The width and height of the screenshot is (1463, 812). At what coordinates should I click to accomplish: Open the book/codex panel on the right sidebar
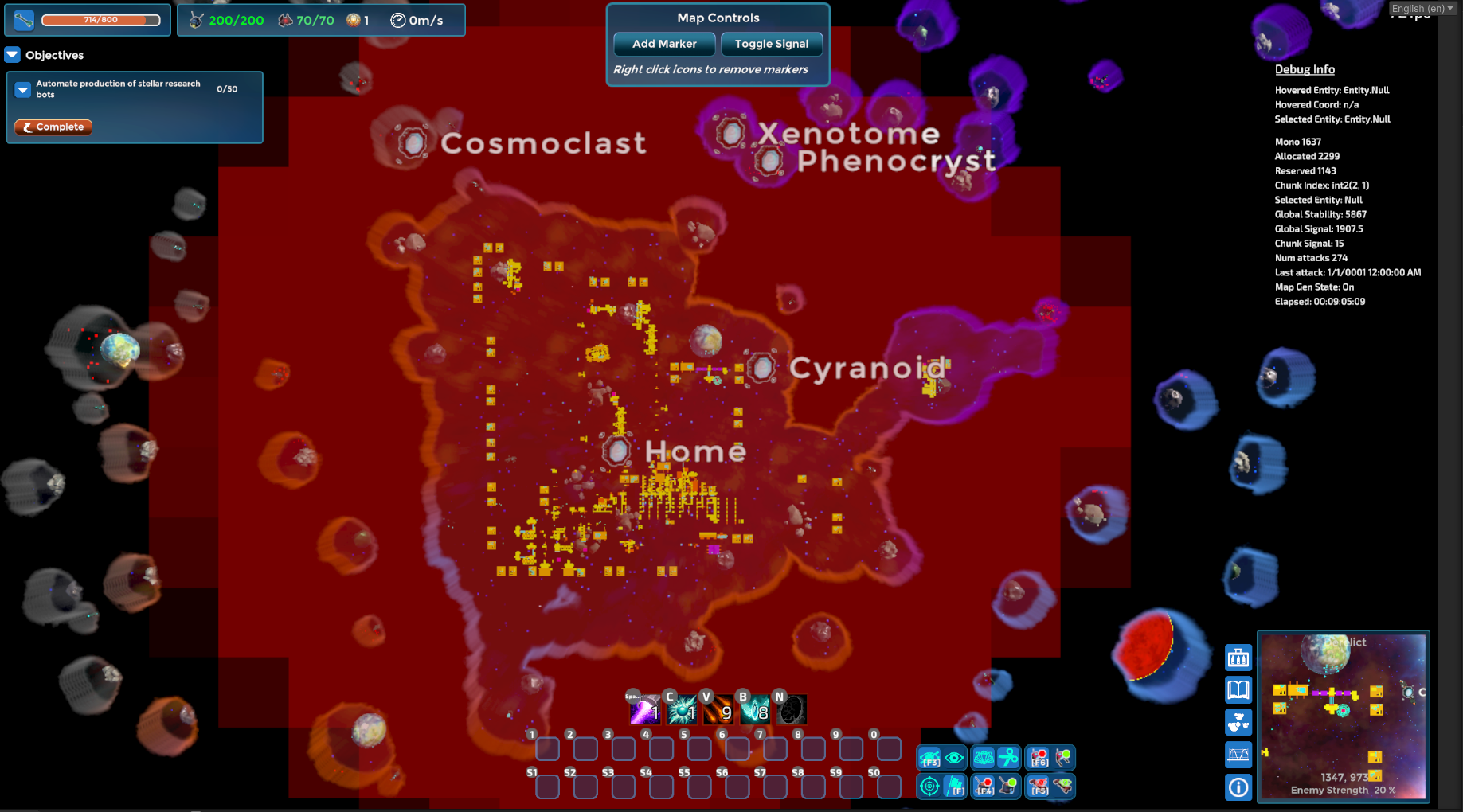coord(1238,689)
